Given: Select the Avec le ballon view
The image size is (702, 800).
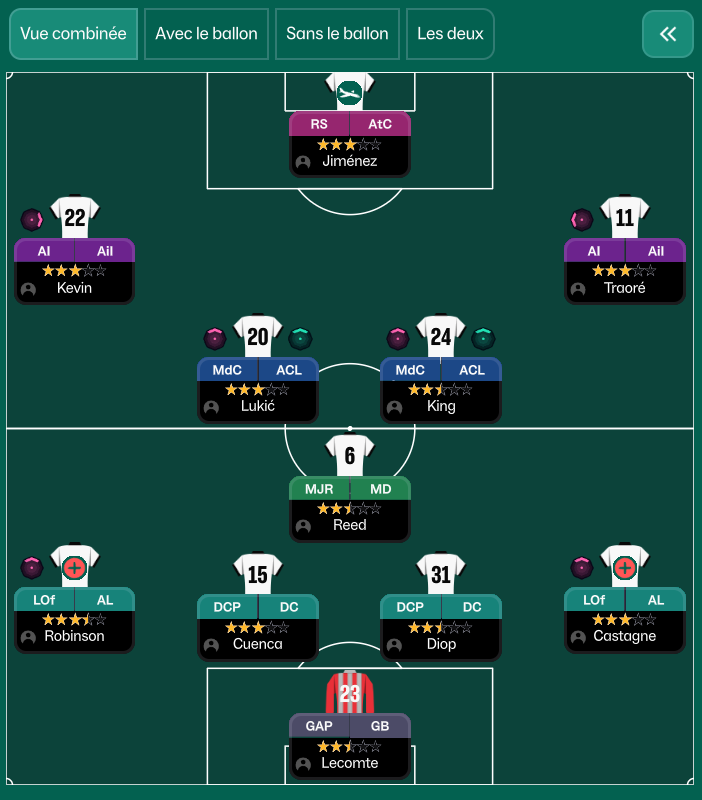Looking at the screenshot, I should pyautogui.click(x=206, y=34).
